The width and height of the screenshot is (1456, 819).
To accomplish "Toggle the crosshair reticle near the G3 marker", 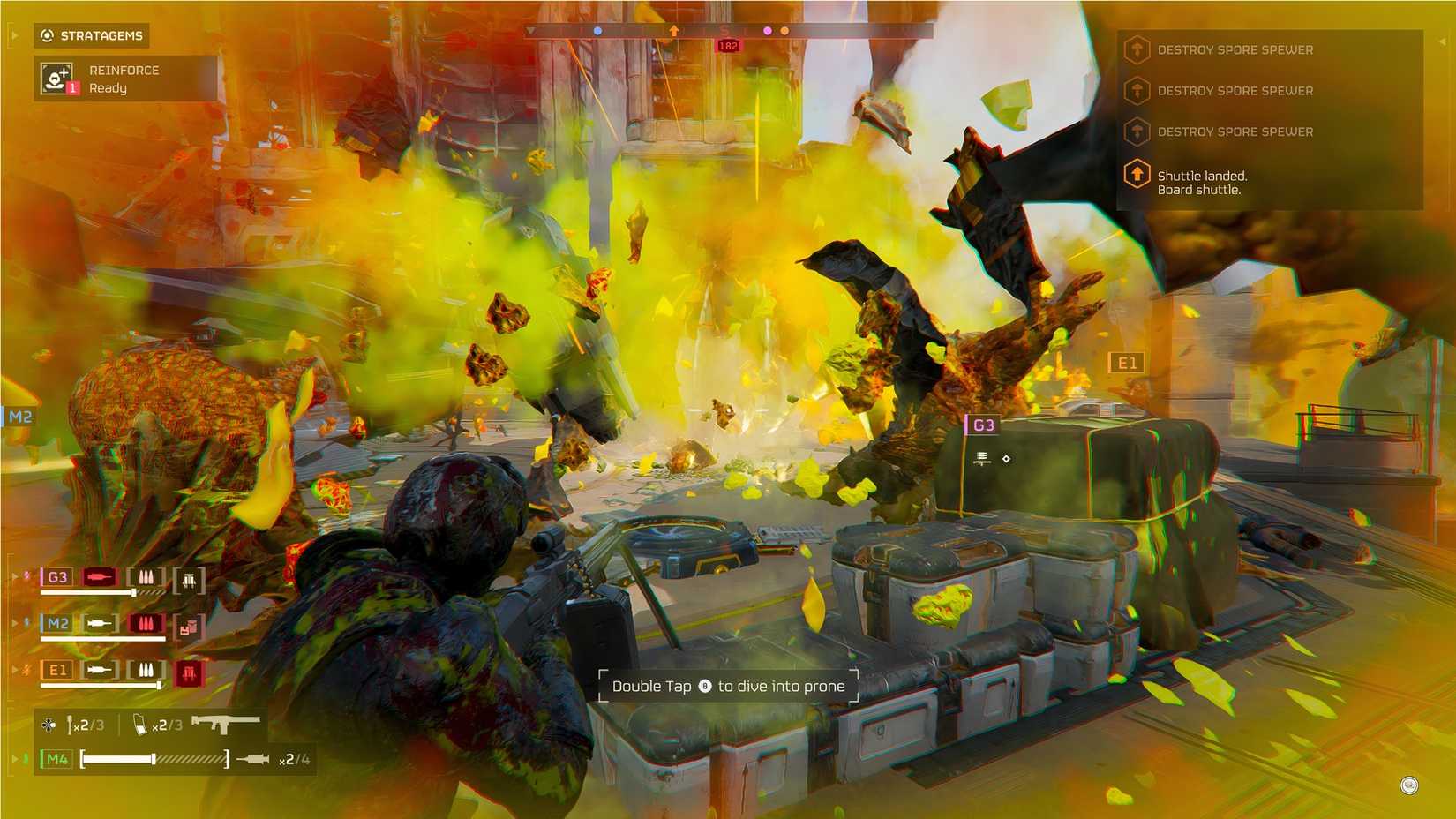I will click(x=1006, y=458).
